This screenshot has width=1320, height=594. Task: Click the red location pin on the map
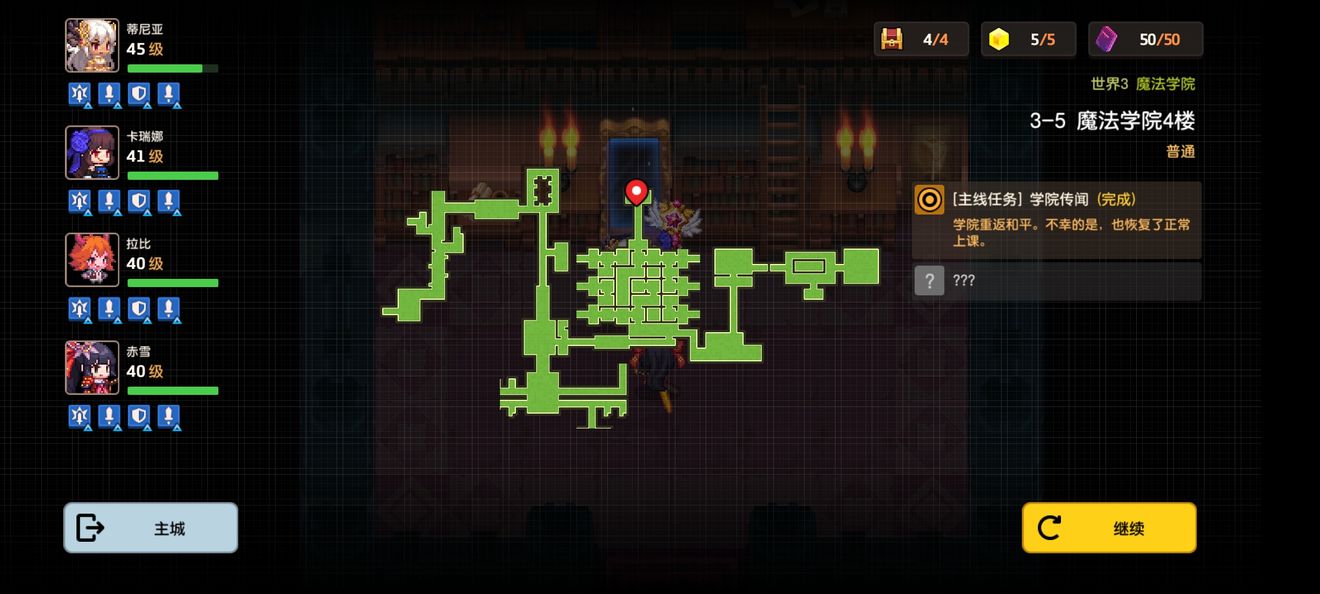point(636,191)
